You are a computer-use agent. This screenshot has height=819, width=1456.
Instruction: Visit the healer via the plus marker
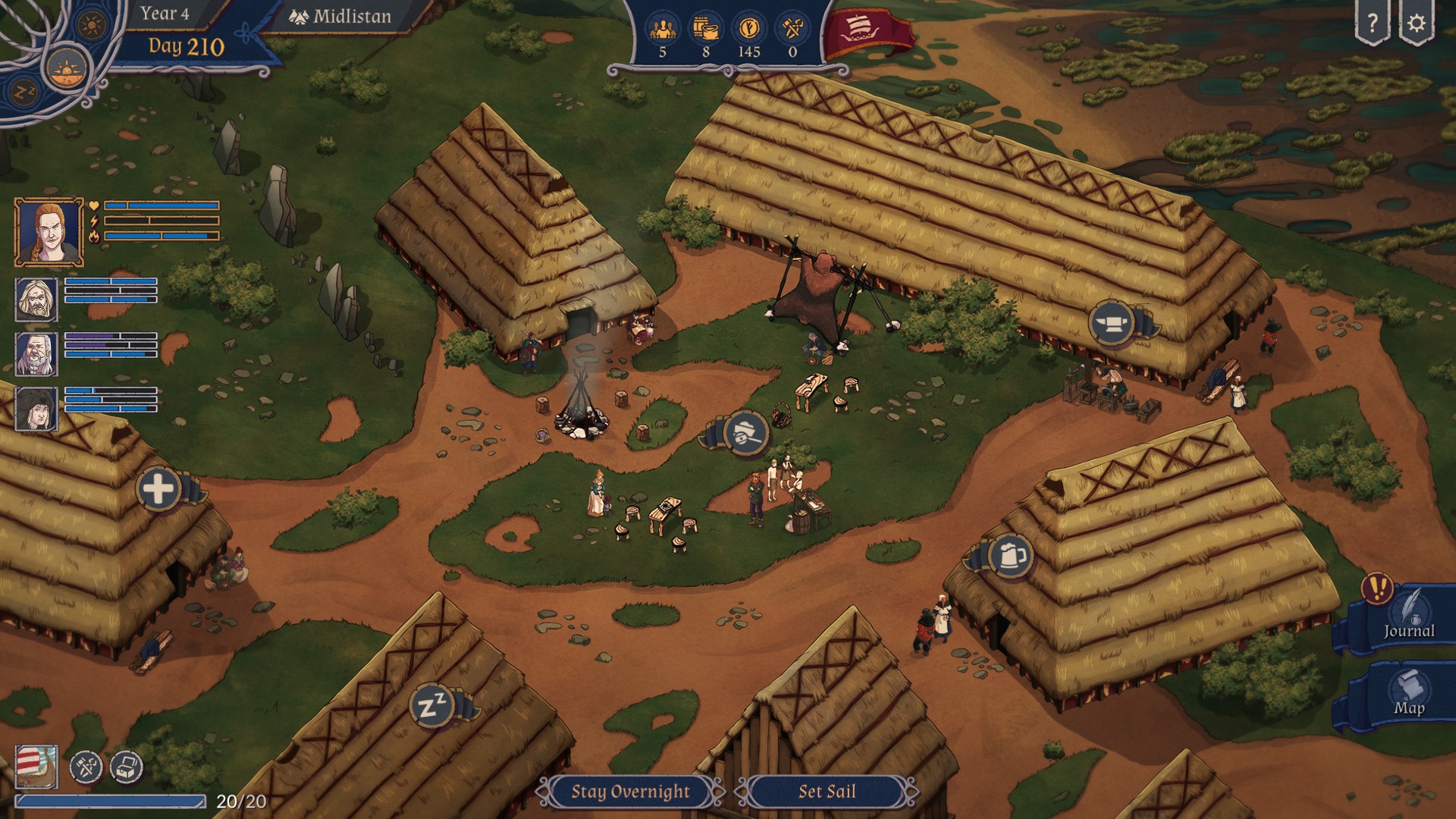pos(158,488)
